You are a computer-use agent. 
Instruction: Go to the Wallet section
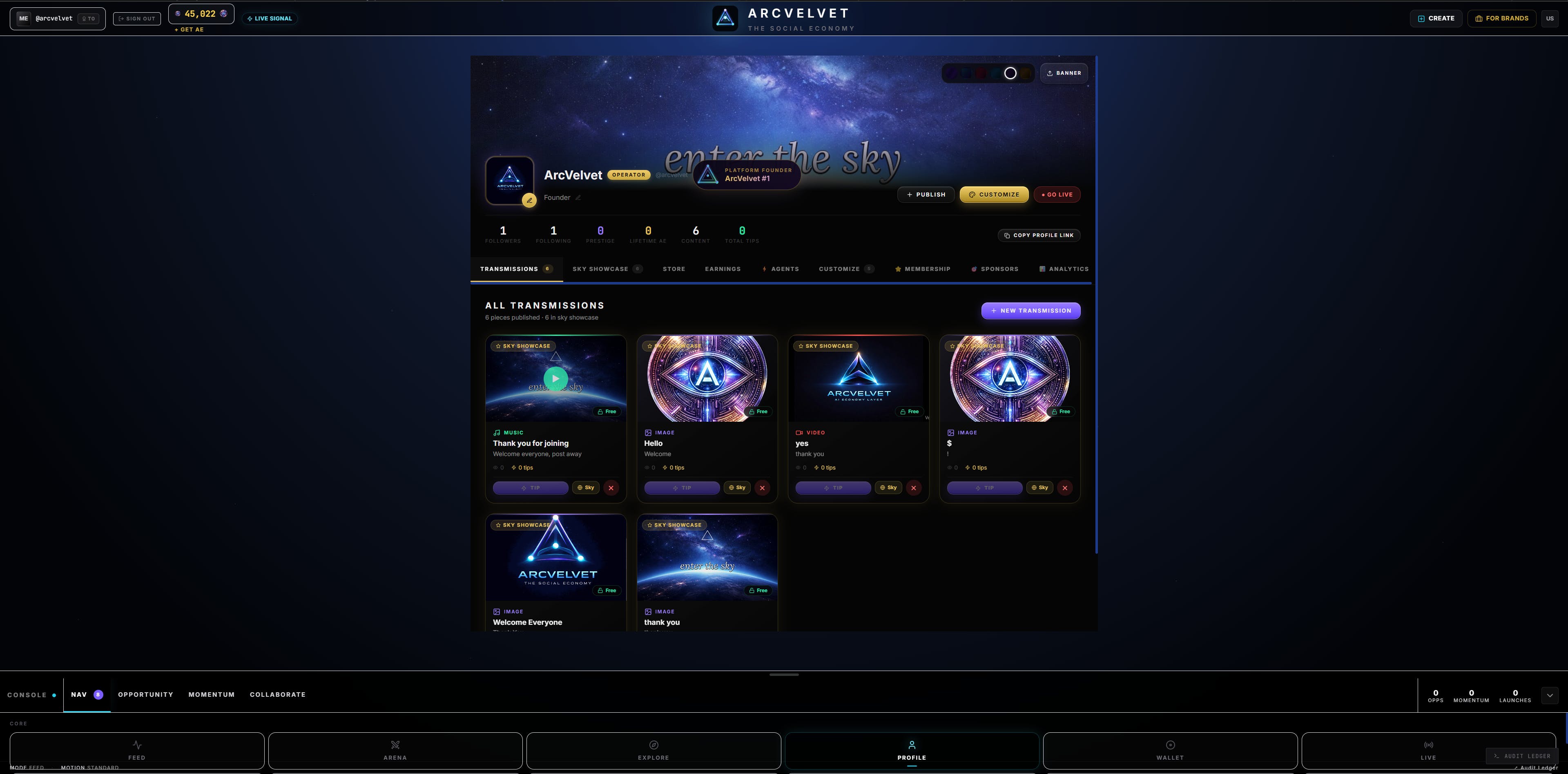coord(1169,750)
